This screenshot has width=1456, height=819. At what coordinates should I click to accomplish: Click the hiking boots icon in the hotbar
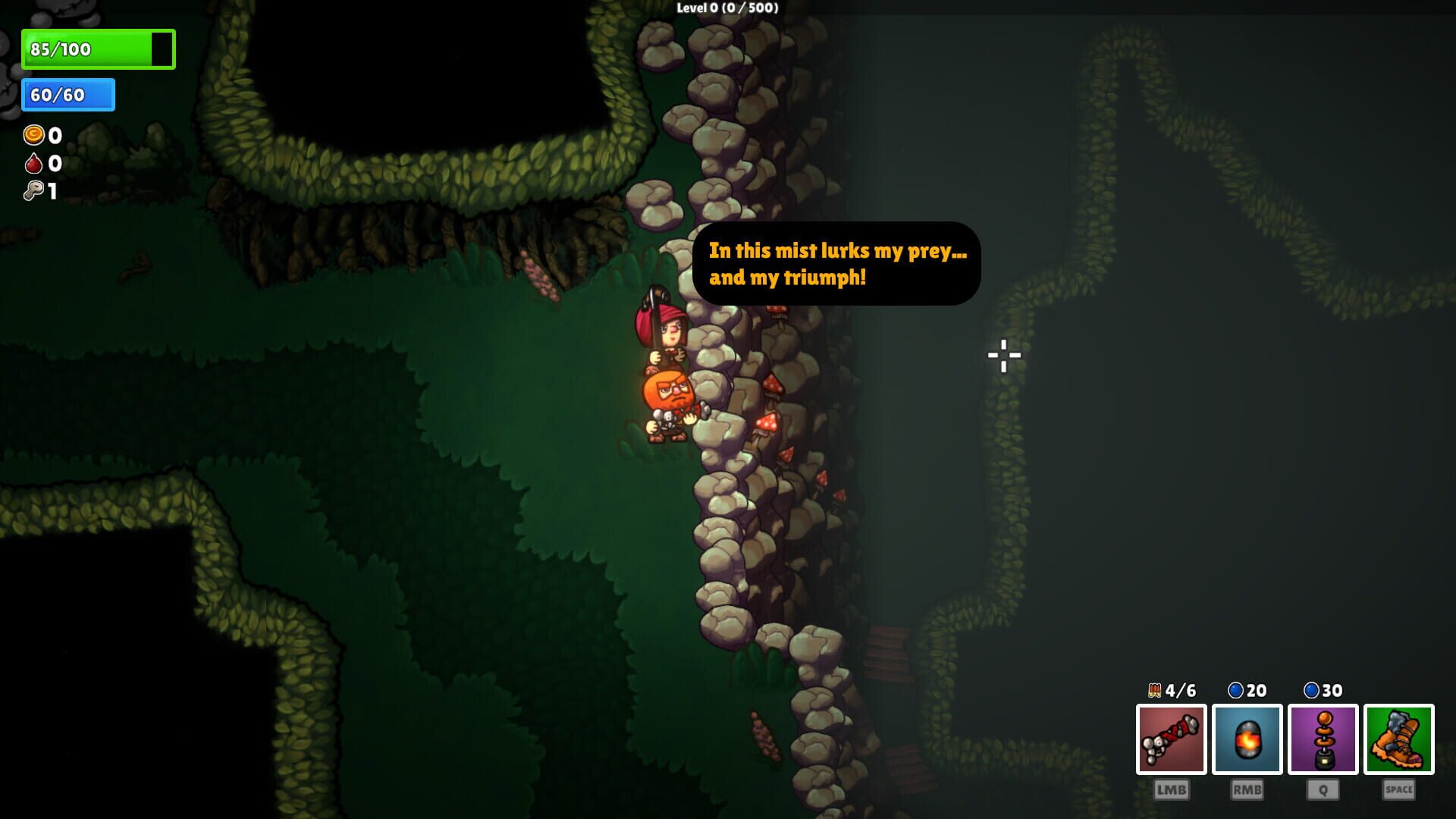click(1400, 739)
